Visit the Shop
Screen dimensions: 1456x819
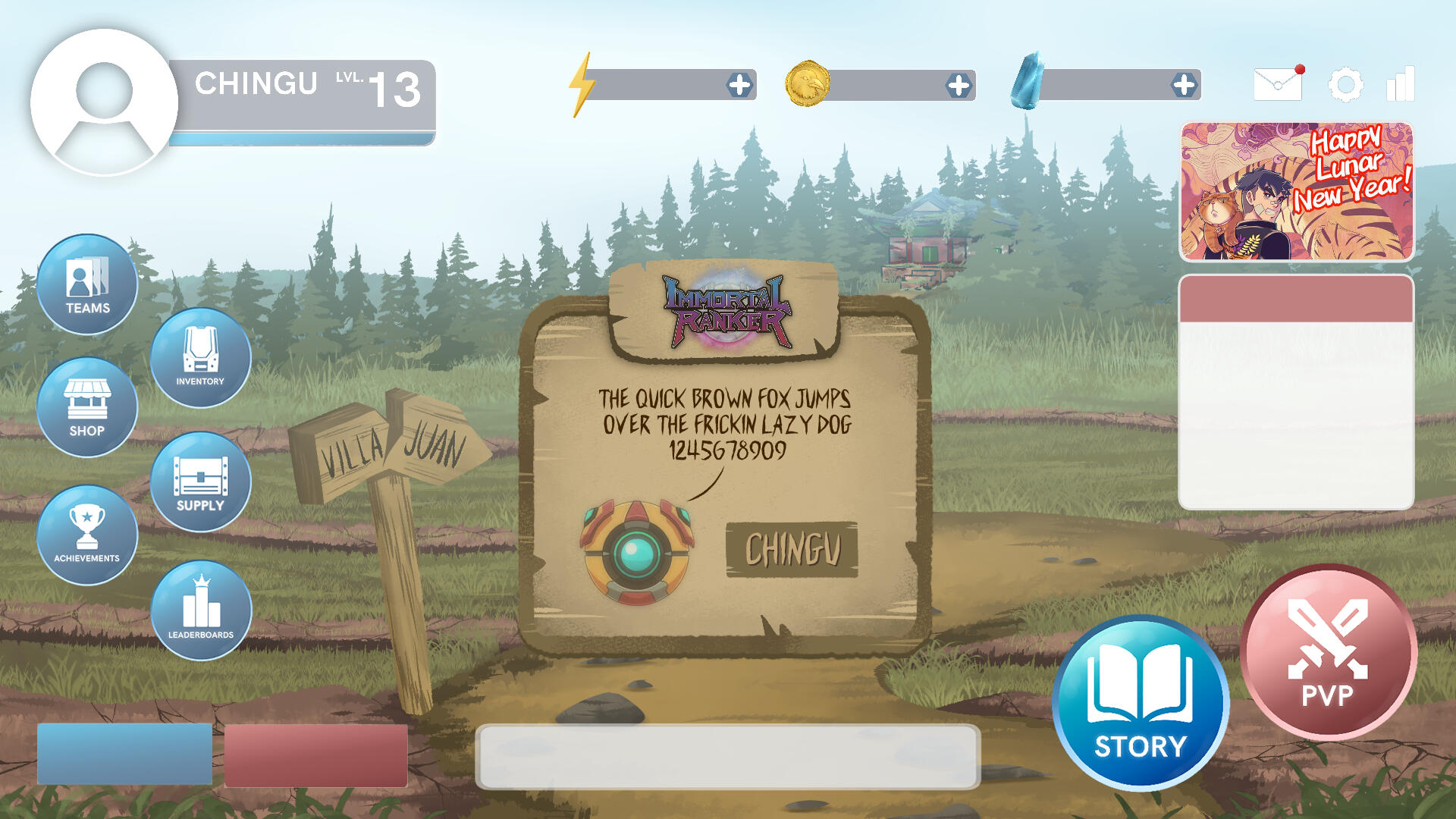87,407
